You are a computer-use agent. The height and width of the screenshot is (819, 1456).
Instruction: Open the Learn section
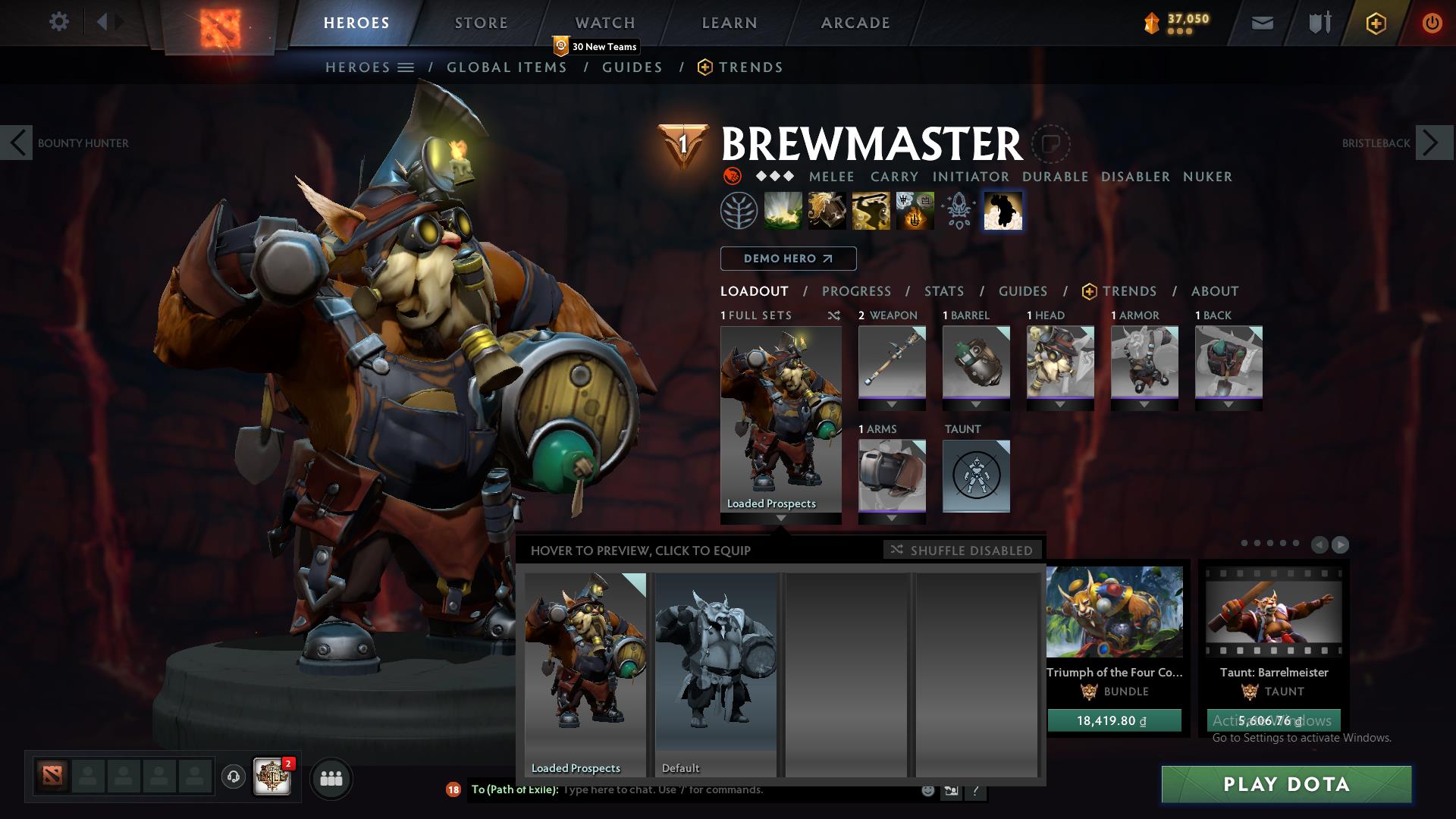coord(729,23)
